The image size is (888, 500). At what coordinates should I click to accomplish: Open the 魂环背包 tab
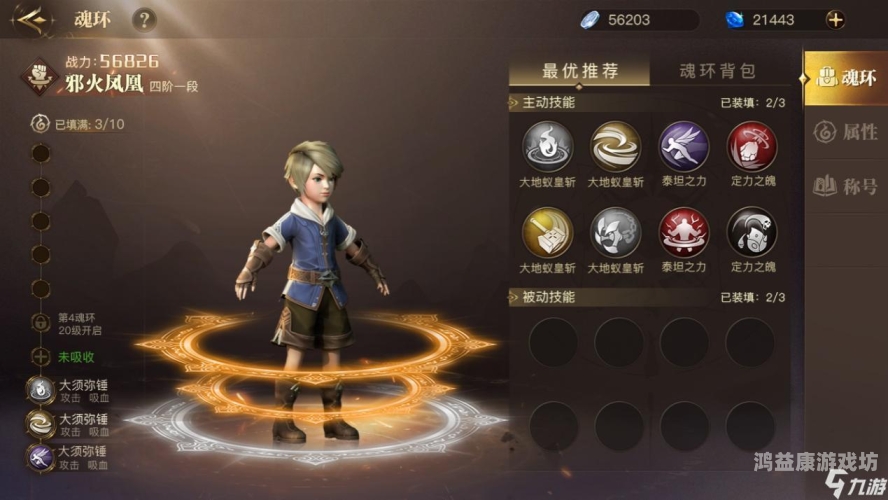(717, 71)
